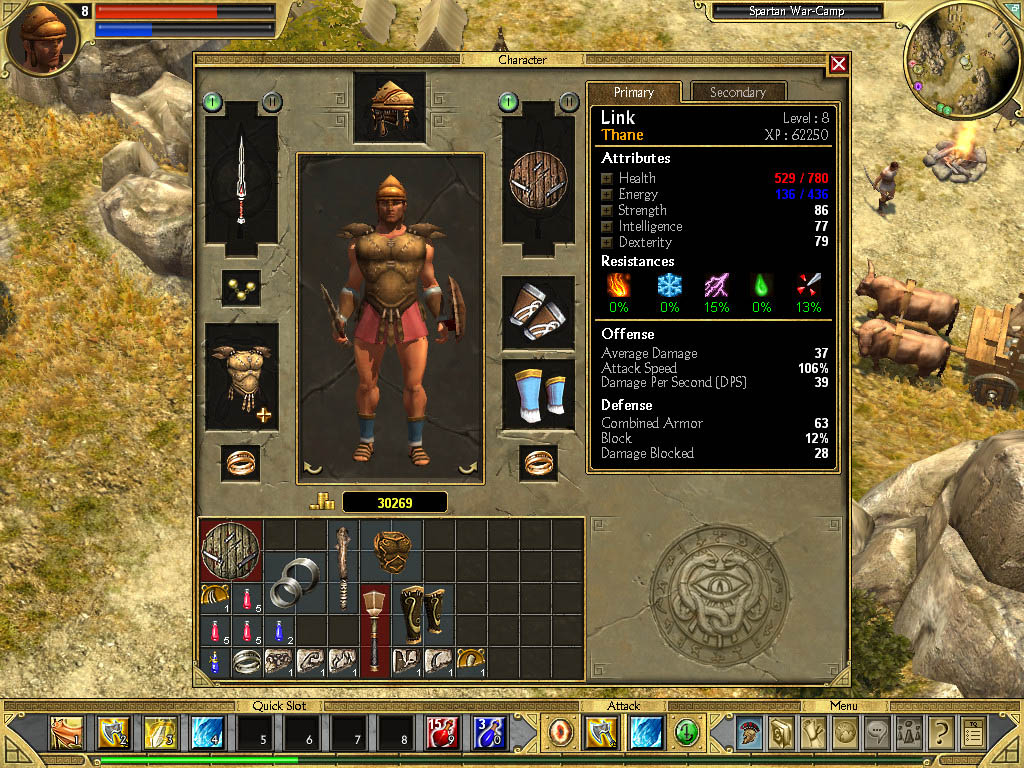
Task: Select the equipped helmet slot
Action: point(389,105)
